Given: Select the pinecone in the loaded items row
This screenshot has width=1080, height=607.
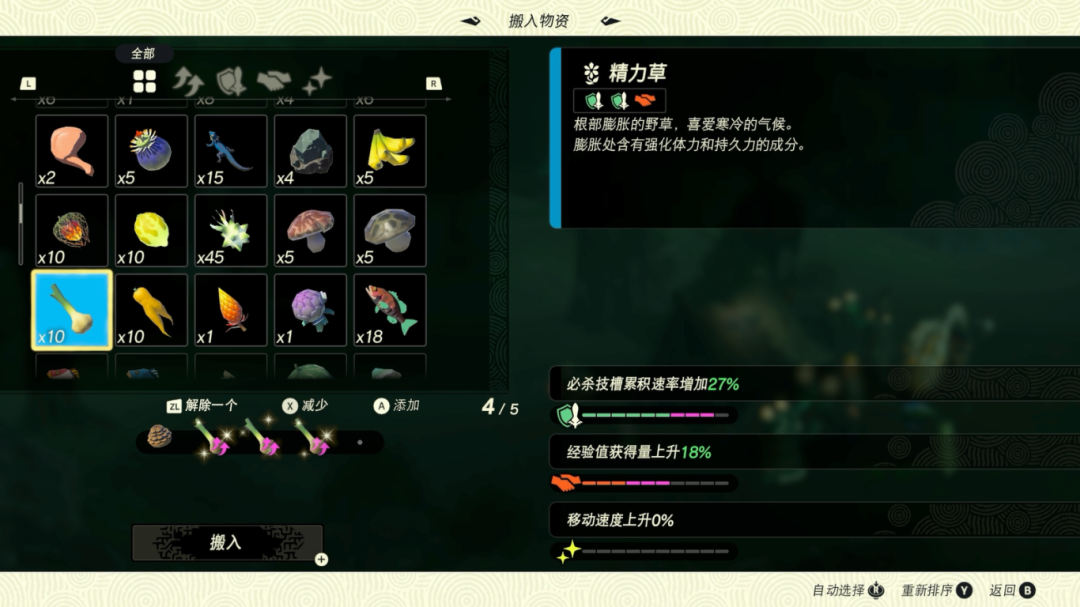Looking at the screenshot, I should [x=160, y=437].
